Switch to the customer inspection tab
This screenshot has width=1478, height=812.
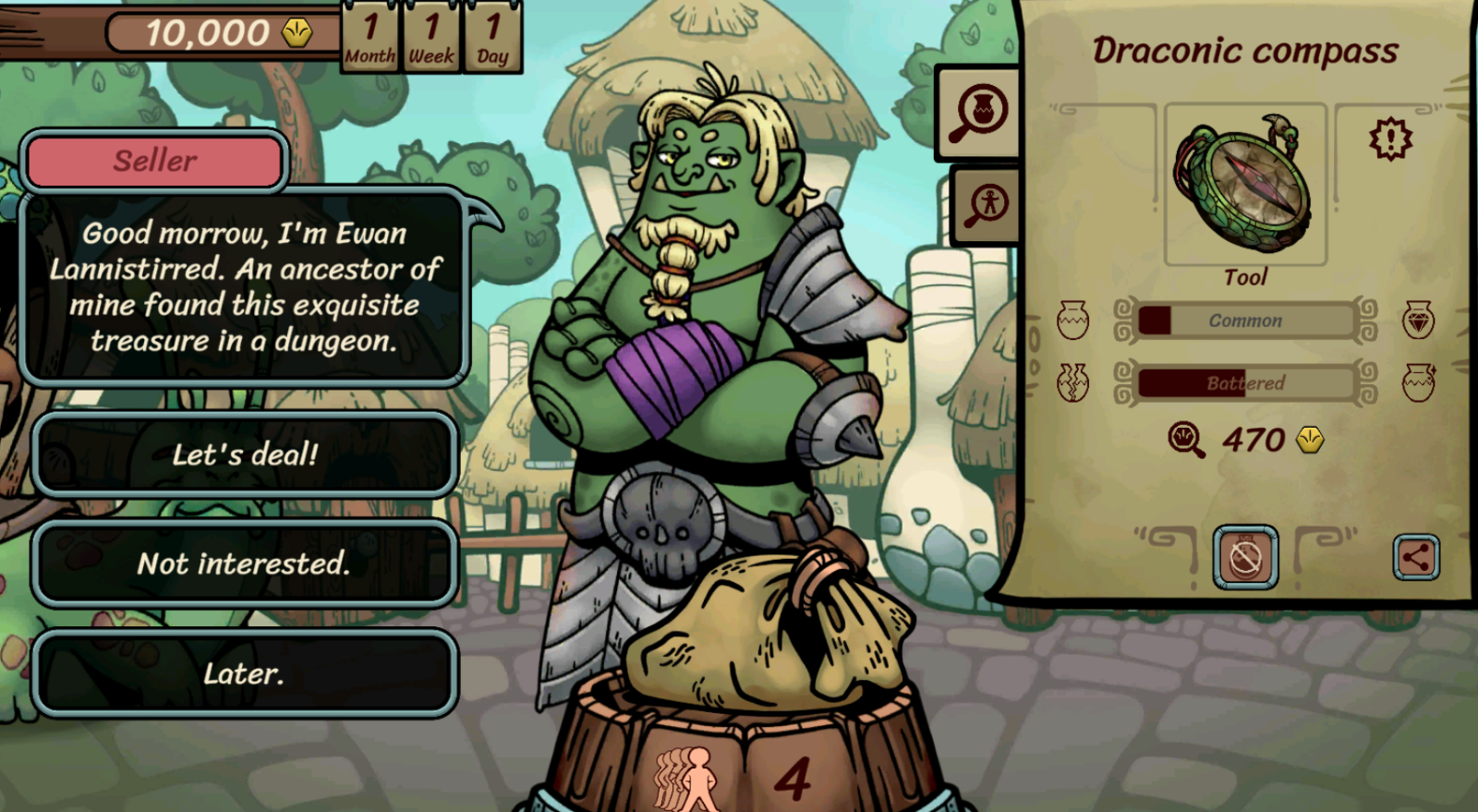(986, 205)
